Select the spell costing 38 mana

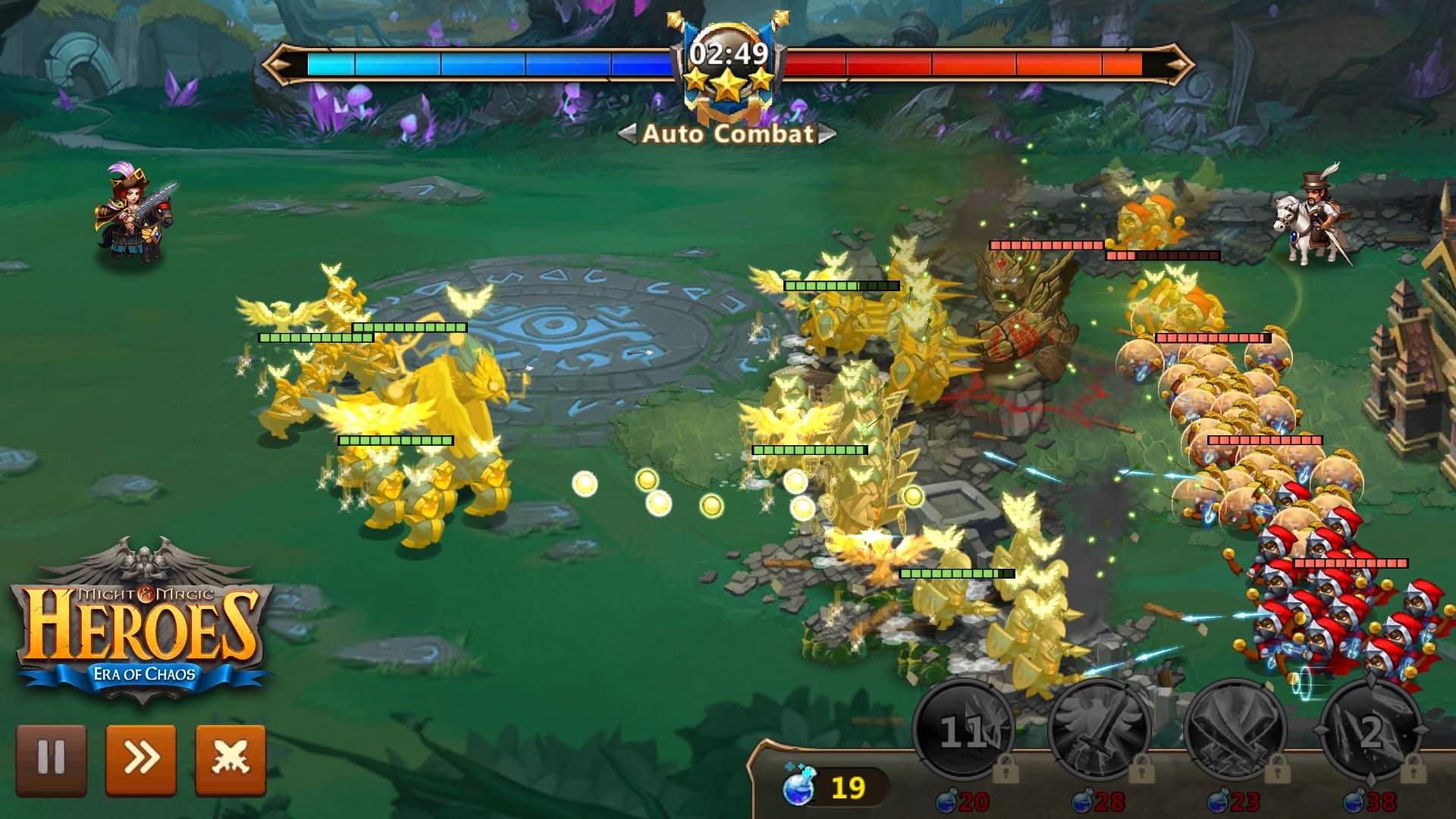1370,732
